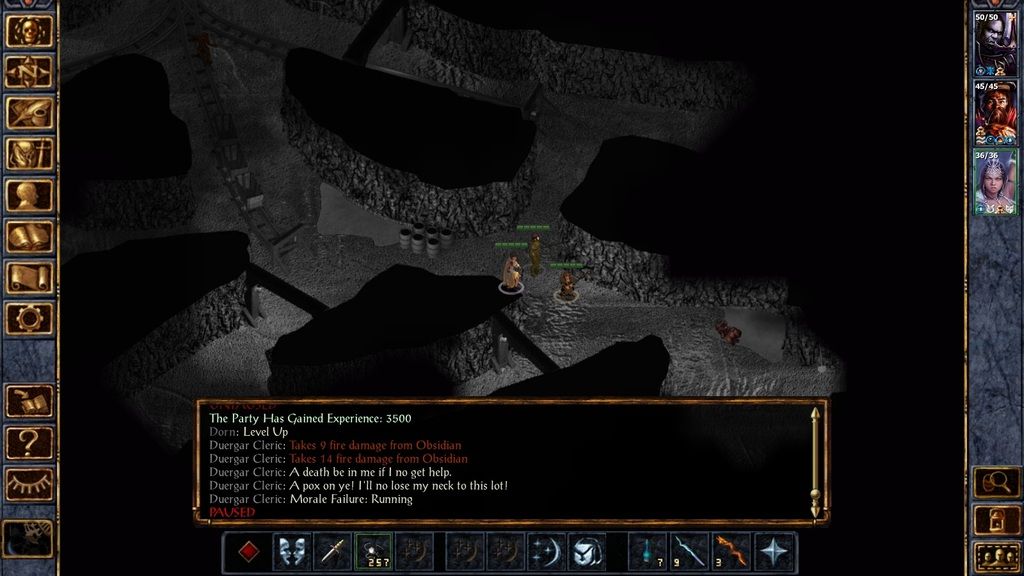Select the pale-haired female portrait
This screenshot has width=1024, height=576.
tap(995, 181)
